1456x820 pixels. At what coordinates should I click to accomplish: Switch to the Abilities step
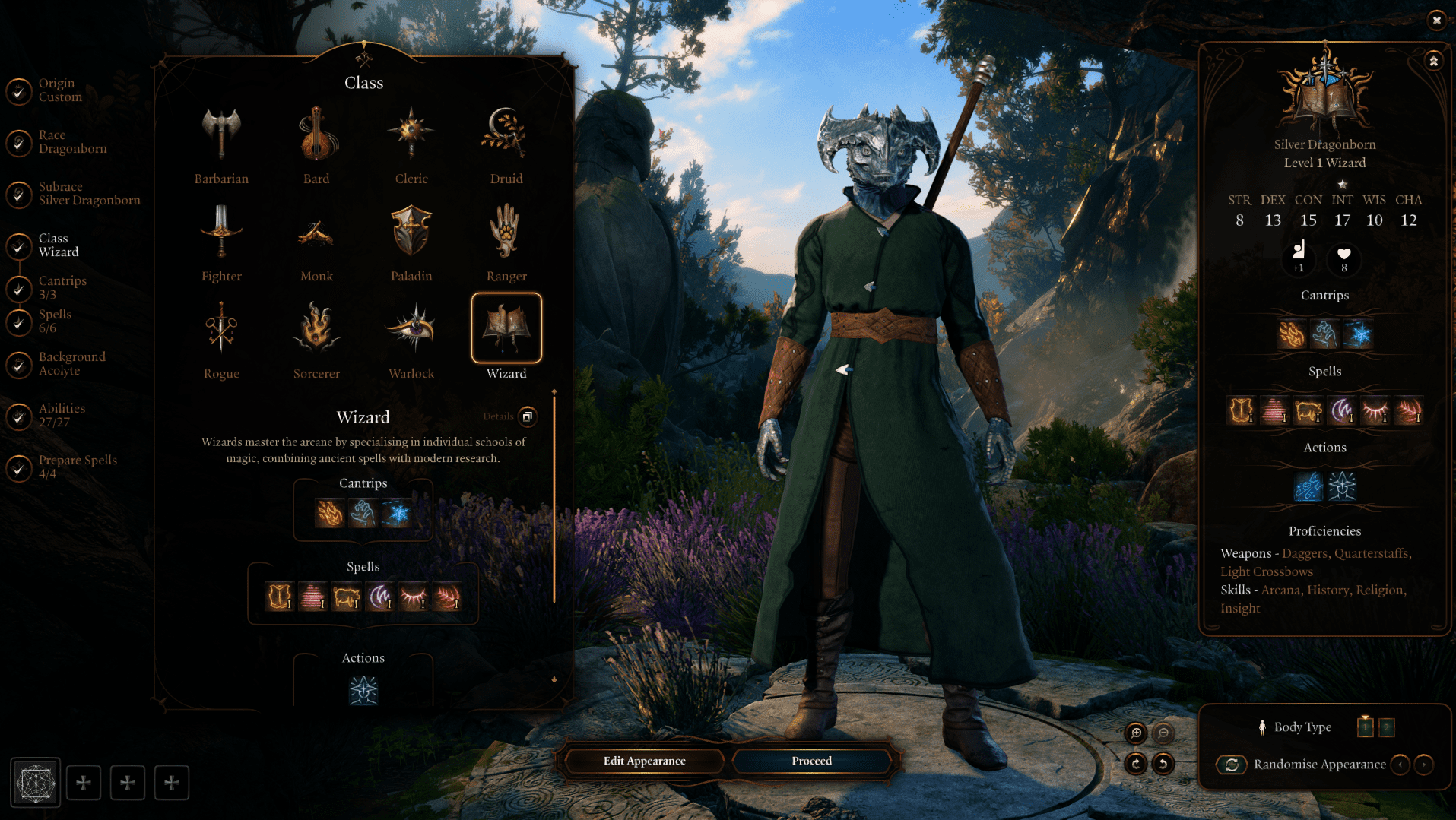62,416
